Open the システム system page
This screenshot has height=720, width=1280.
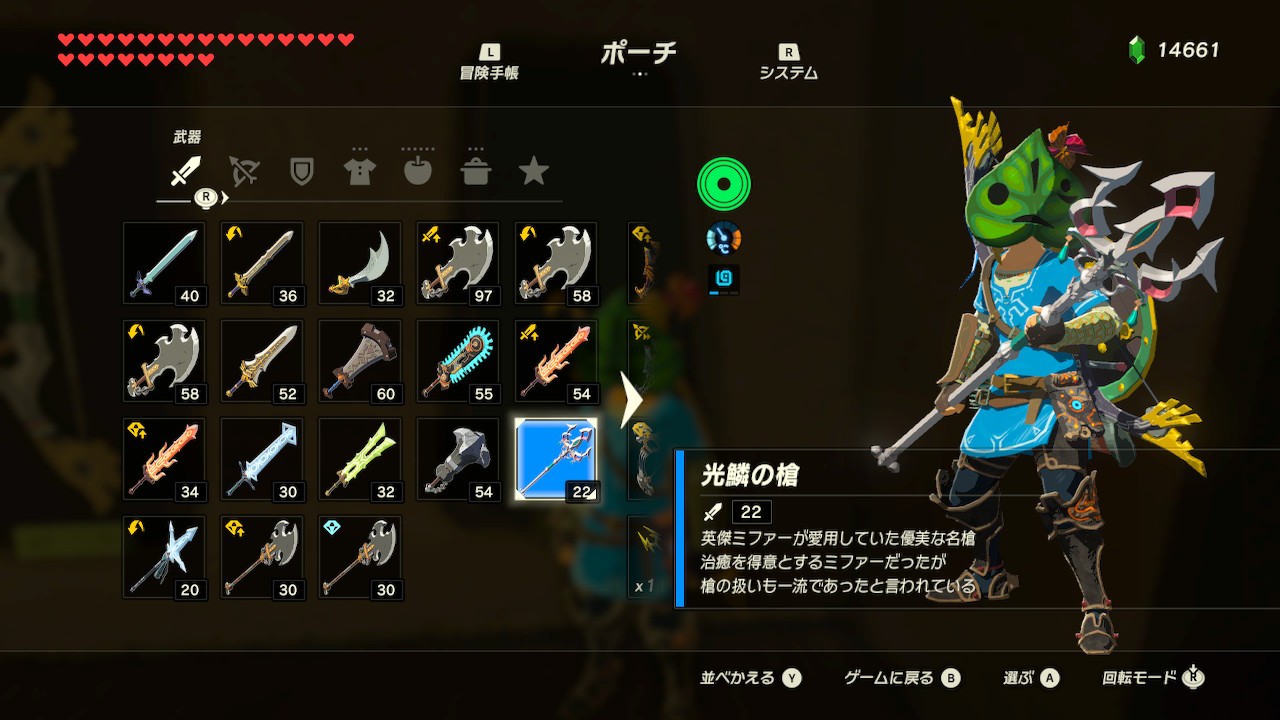coord(788,62)
